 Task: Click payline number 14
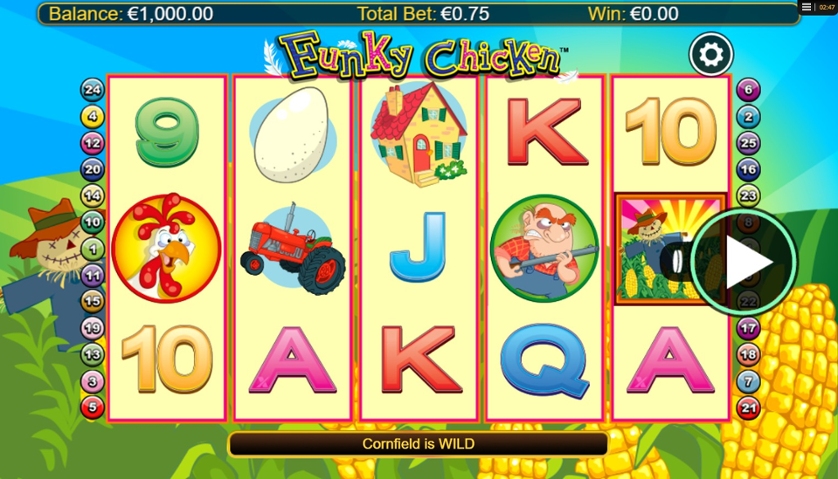click(93, 195)
